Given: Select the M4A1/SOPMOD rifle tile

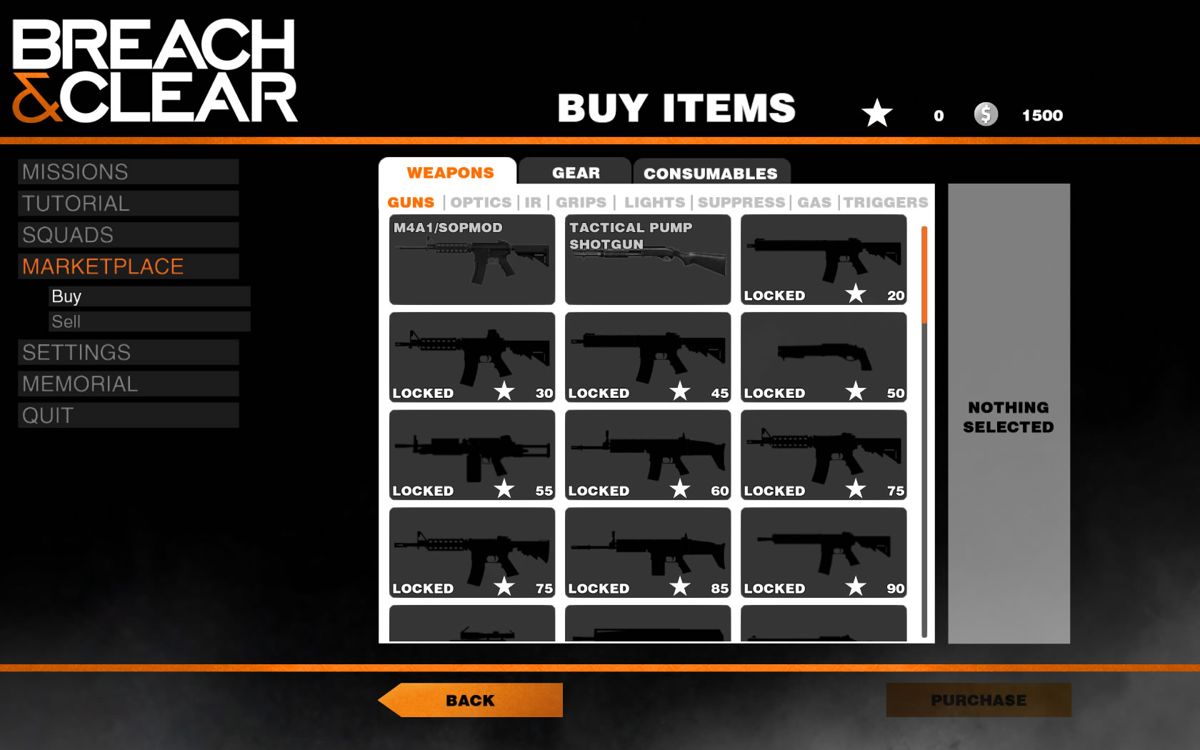Looking at the screenshot, I should [472, 260].
